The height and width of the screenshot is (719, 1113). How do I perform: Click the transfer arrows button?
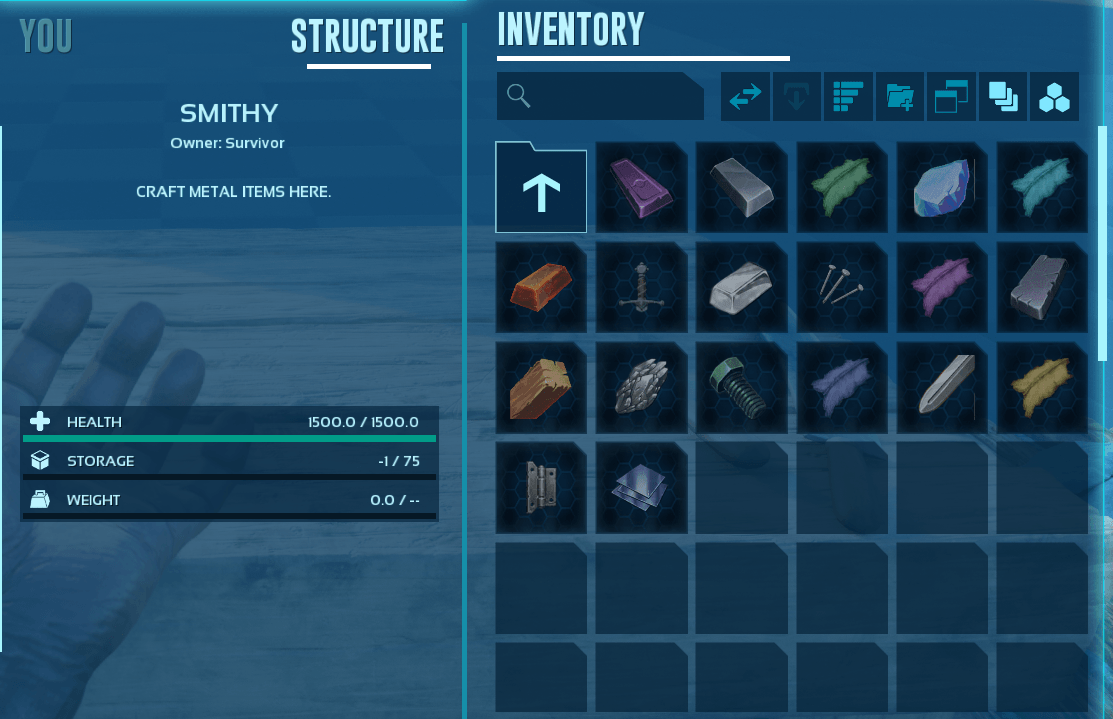pyautogui.click(x=746, y=97)
